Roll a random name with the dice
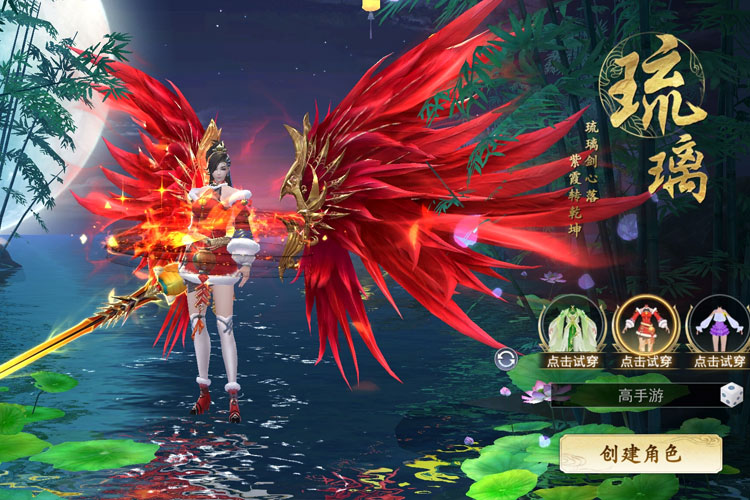 [732, 394]
